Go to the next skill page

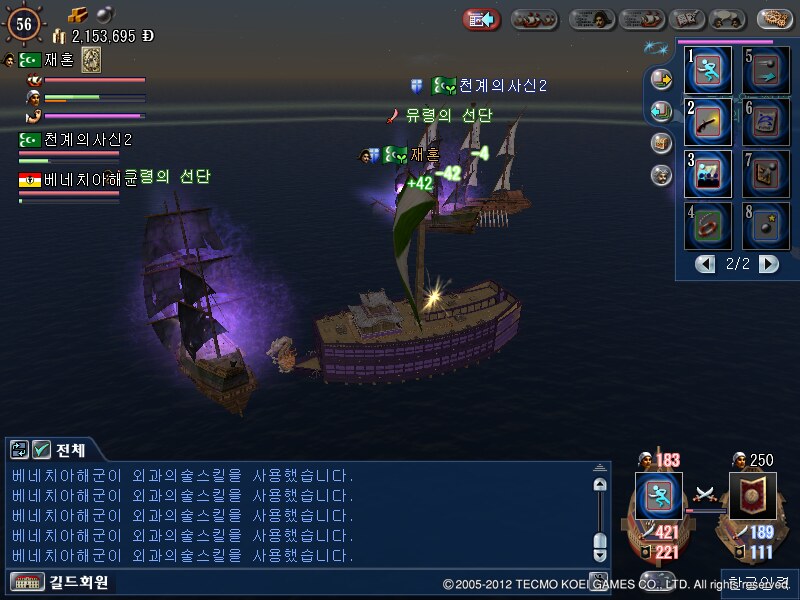click(768, 264)
